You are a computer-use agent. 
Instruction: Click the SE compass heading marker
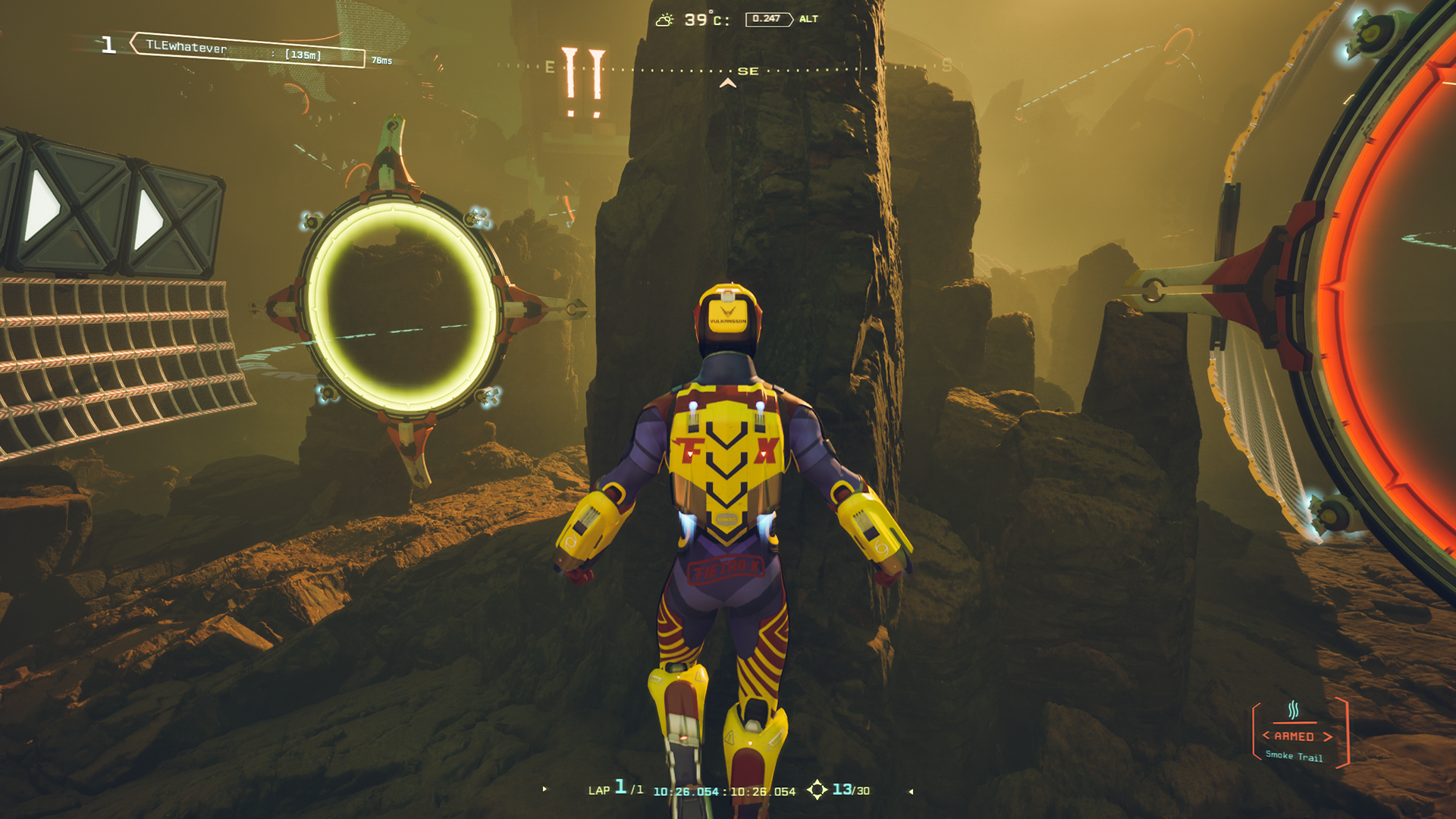click(x=748, y=71)
